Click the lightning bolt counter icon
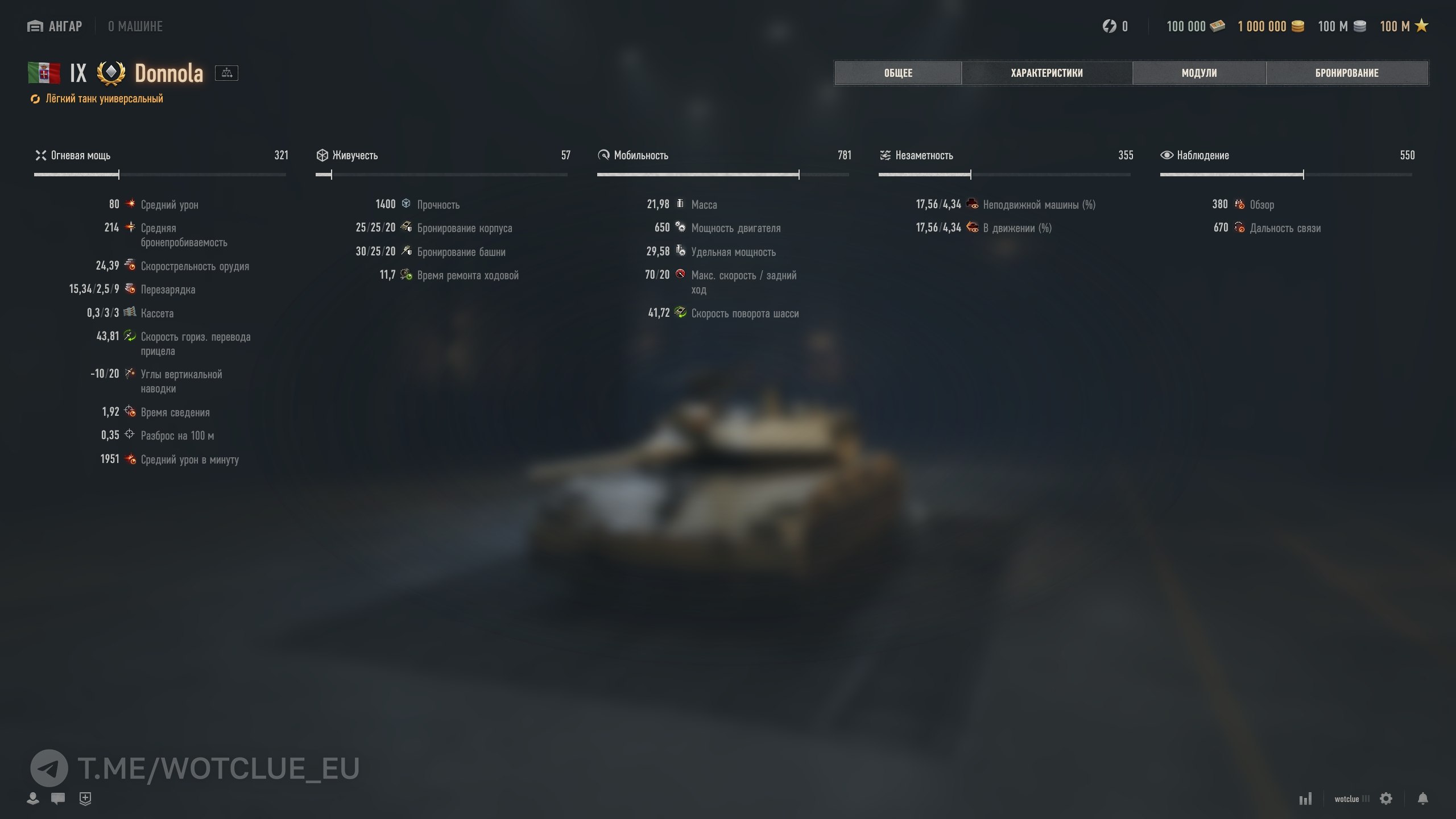1456x819 pixels. tap(1109, 26)
